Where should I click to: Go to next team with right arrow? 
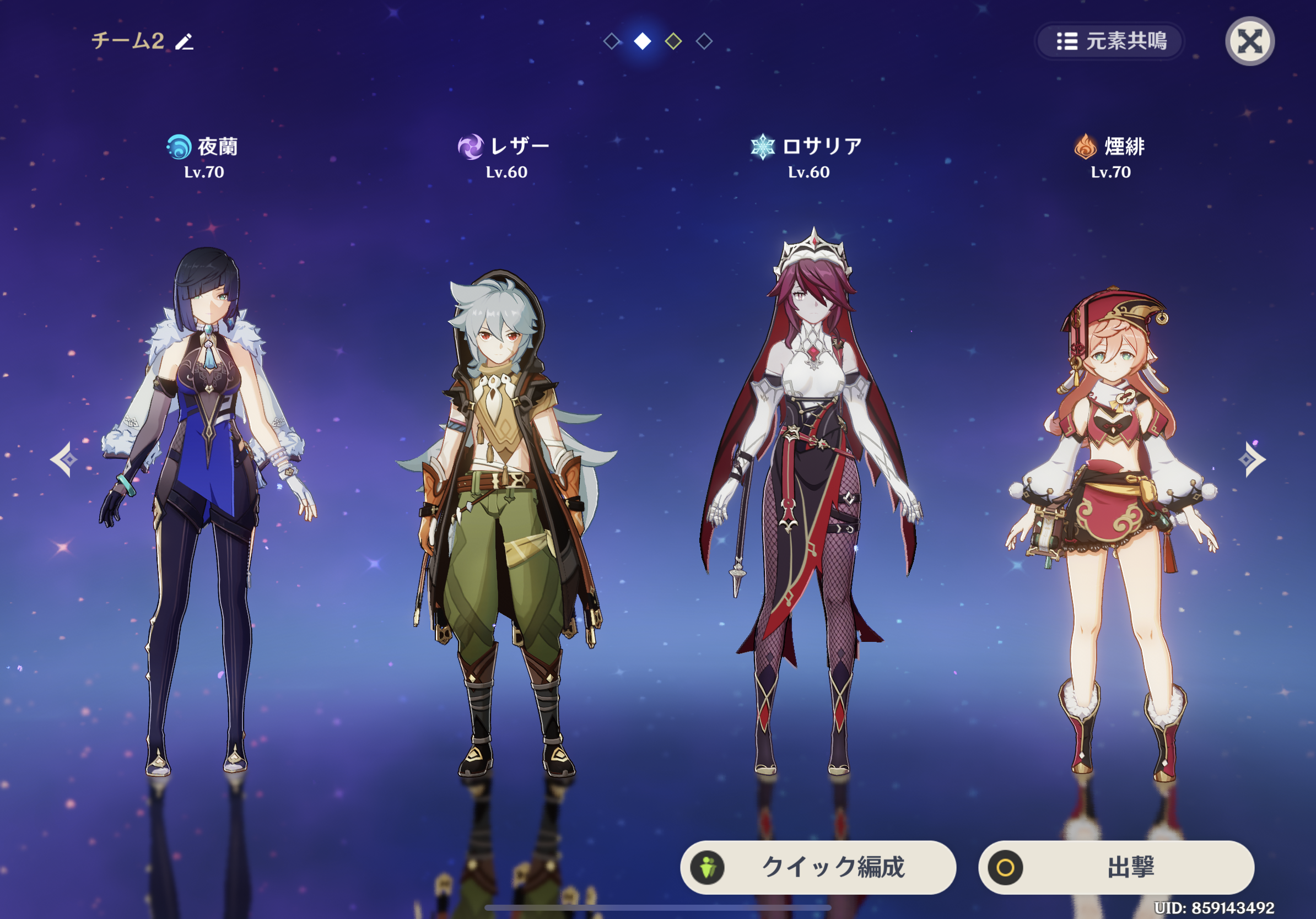click(1252, 459)
